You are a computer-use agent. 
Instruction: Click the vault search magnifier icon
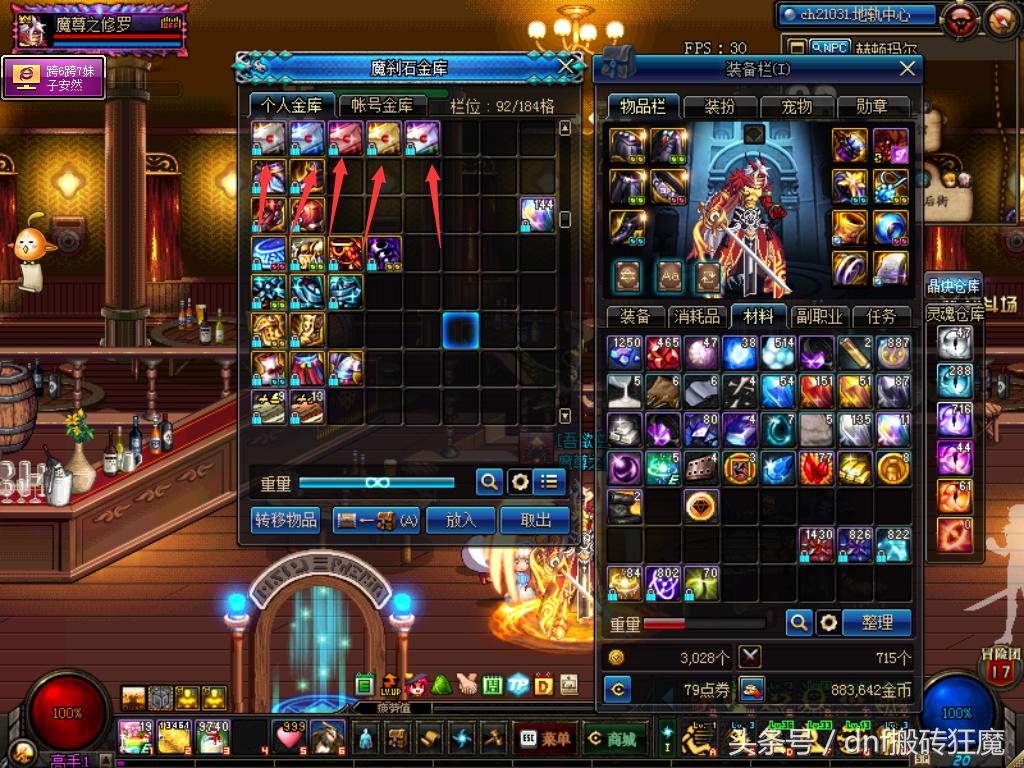[x=488, y=482]
